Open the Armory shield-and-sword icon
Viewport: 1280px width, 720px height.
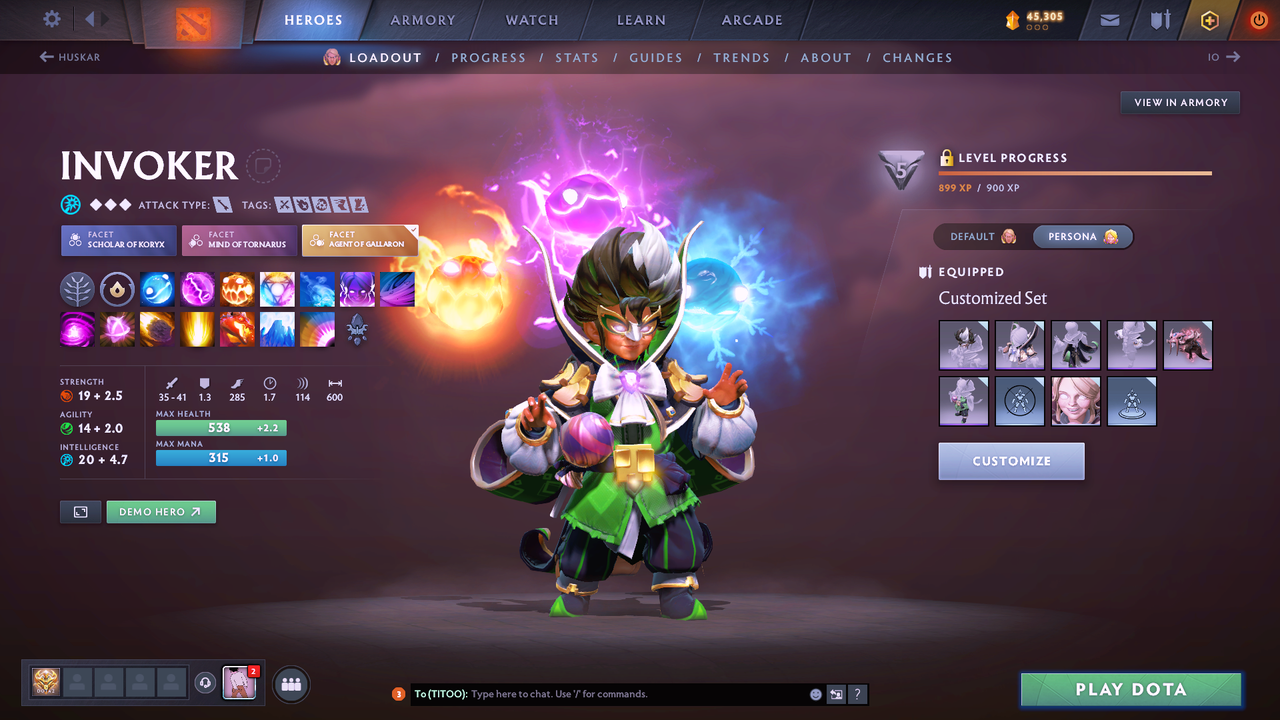1158,19
